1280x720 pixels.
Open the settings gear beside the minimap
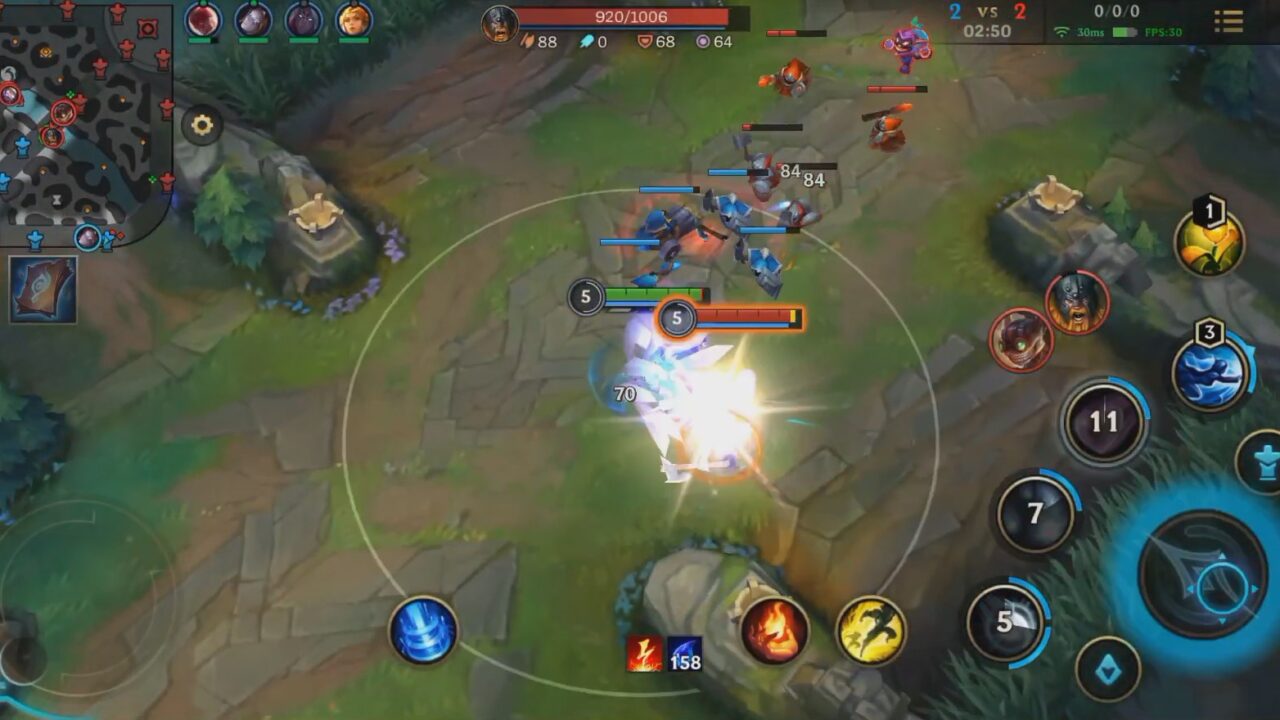click(203, 124)
